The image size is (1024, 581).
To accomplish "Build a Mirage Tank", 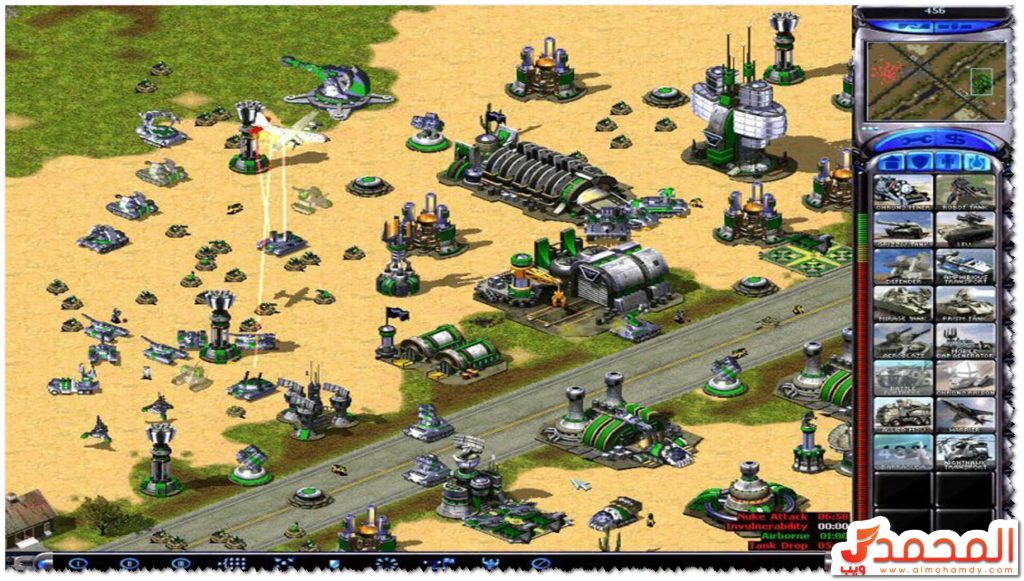I will click(903, 302).
